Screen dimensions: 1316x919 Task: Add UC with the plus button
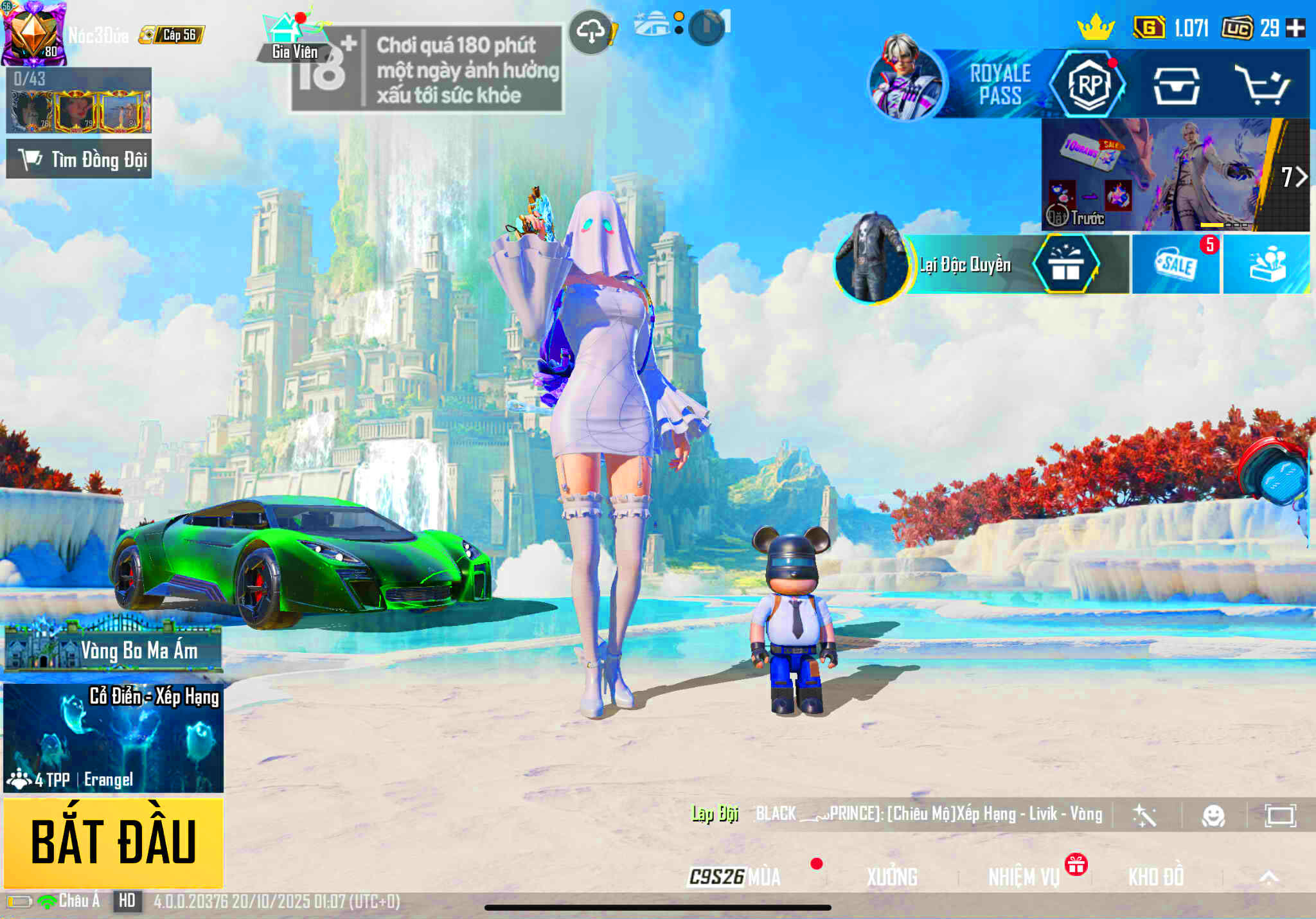[x=1296, y=28]
